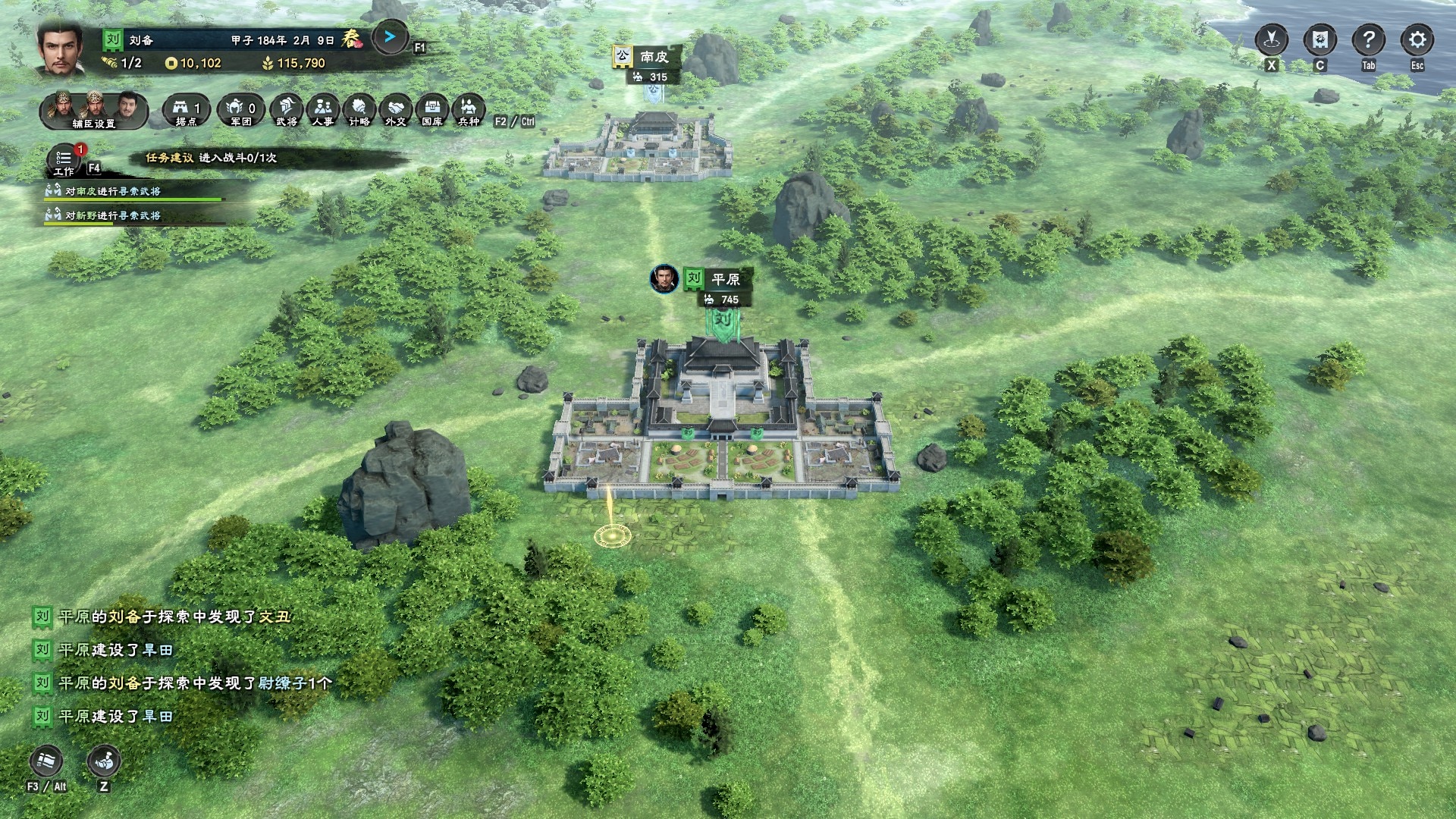The width and height of the screenshot is (1456, 819).
Task: Open the 人事 personnel menu
Action: tap(323, 111)
